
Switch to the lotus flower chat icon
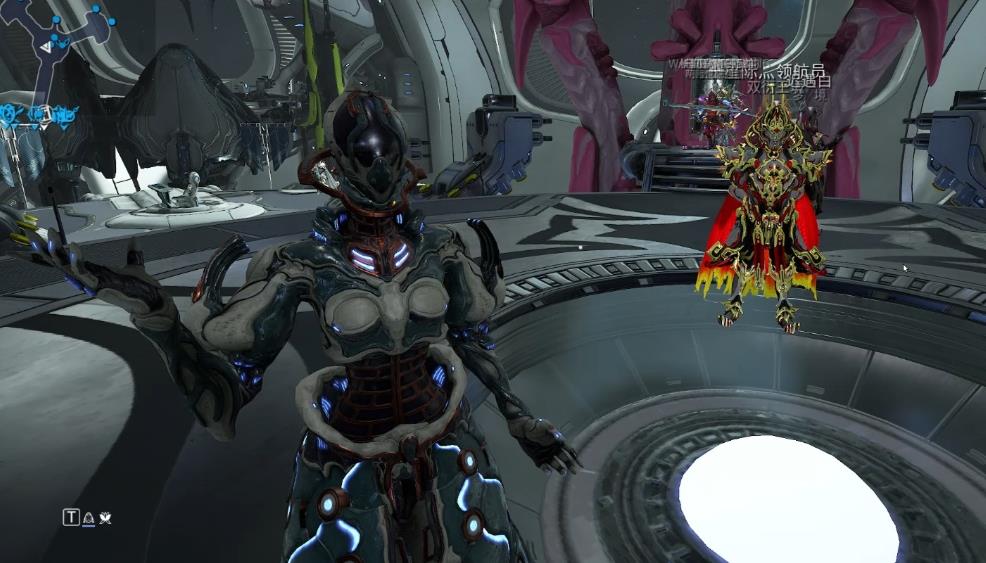coord(104,517)
